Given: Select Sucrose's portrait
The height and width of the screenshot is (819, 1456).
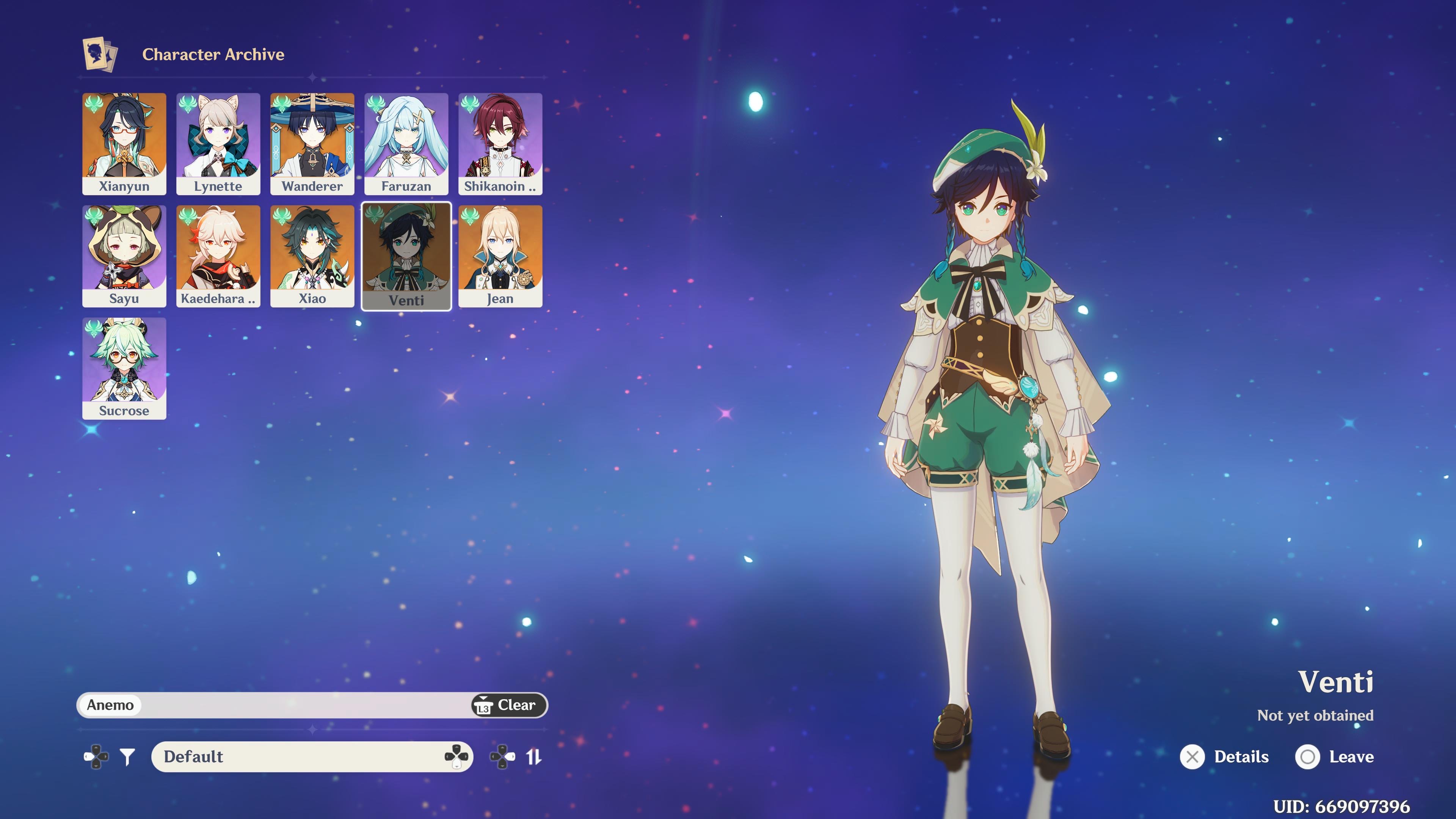Looking at the screenshot, I should [124, 368].
